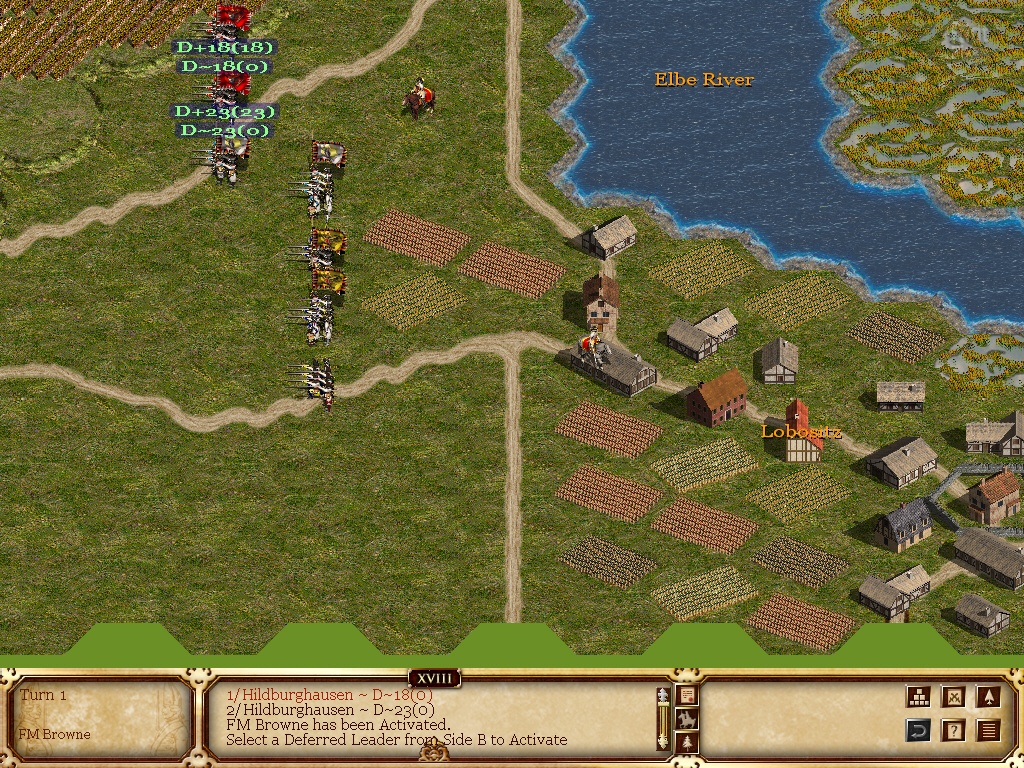Click the message log scroll slider
The image size is (1024, 768).
pos(662,718)
